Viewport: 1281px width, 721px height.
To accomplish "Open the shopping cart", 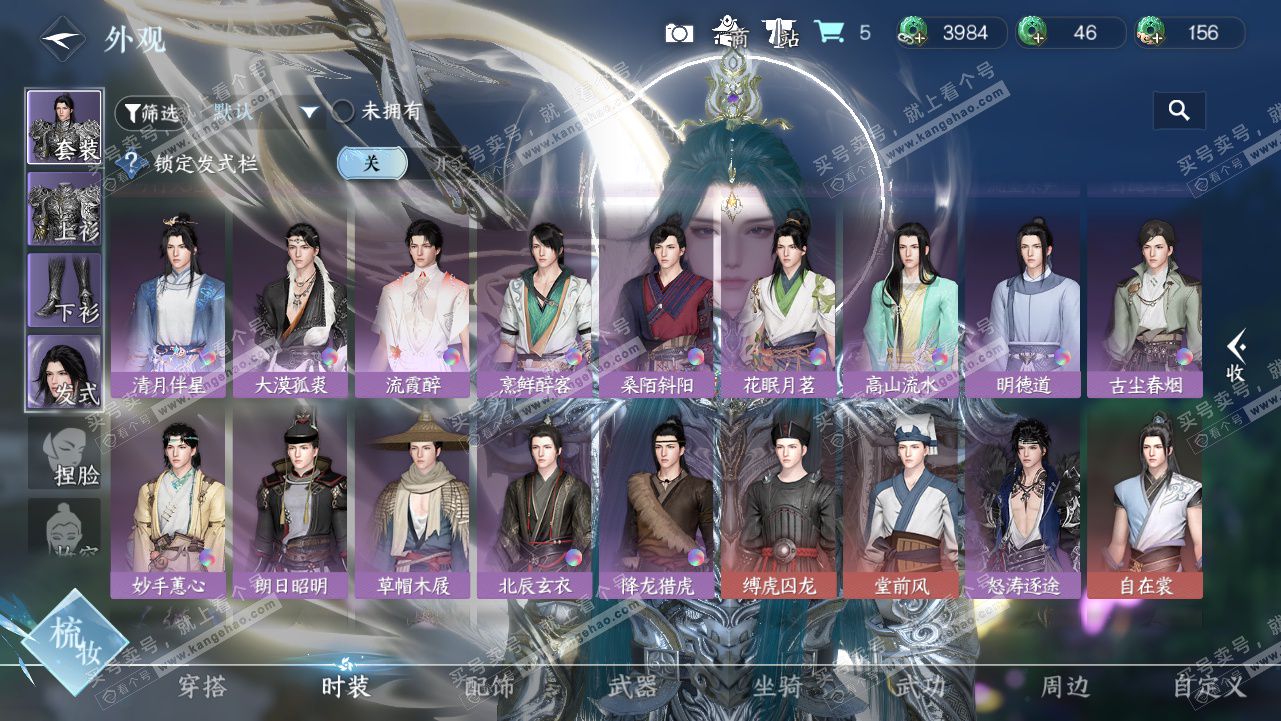I will pos(828,33).
